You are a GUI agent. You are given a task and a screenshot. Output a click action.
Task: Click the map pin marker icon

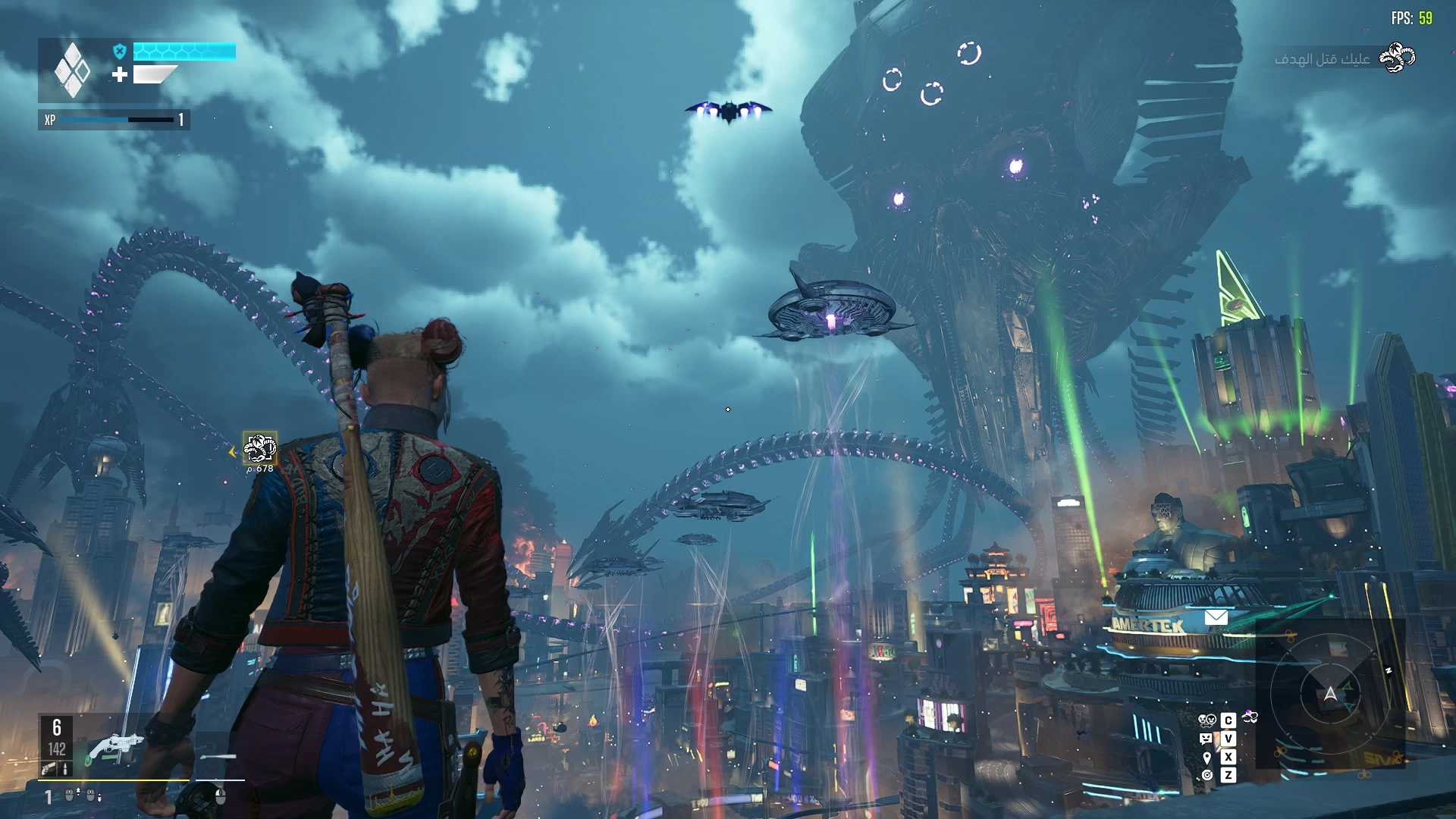[x=1207, y=758]
